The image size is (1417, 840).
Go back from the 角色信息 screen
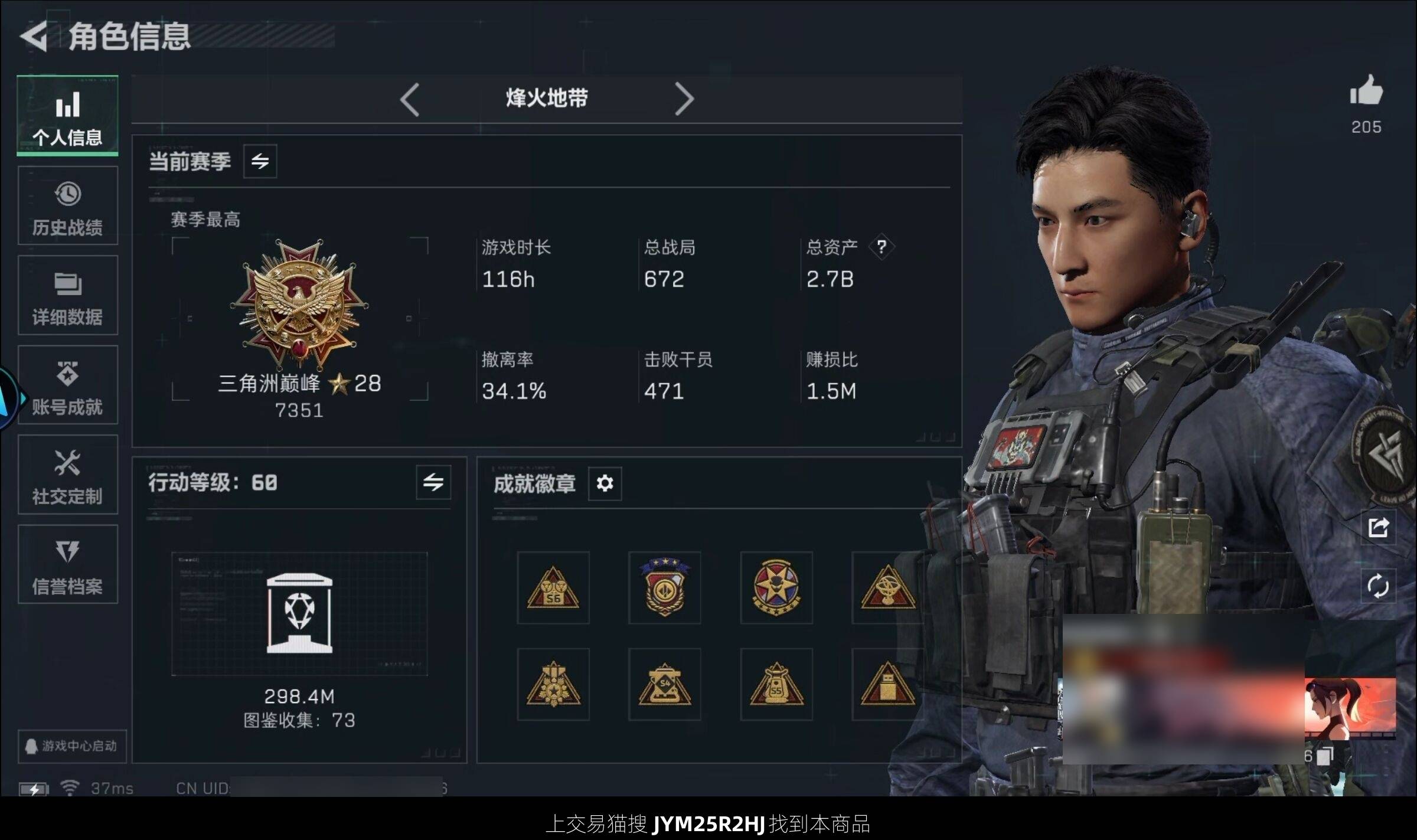[x=34, y=37]
